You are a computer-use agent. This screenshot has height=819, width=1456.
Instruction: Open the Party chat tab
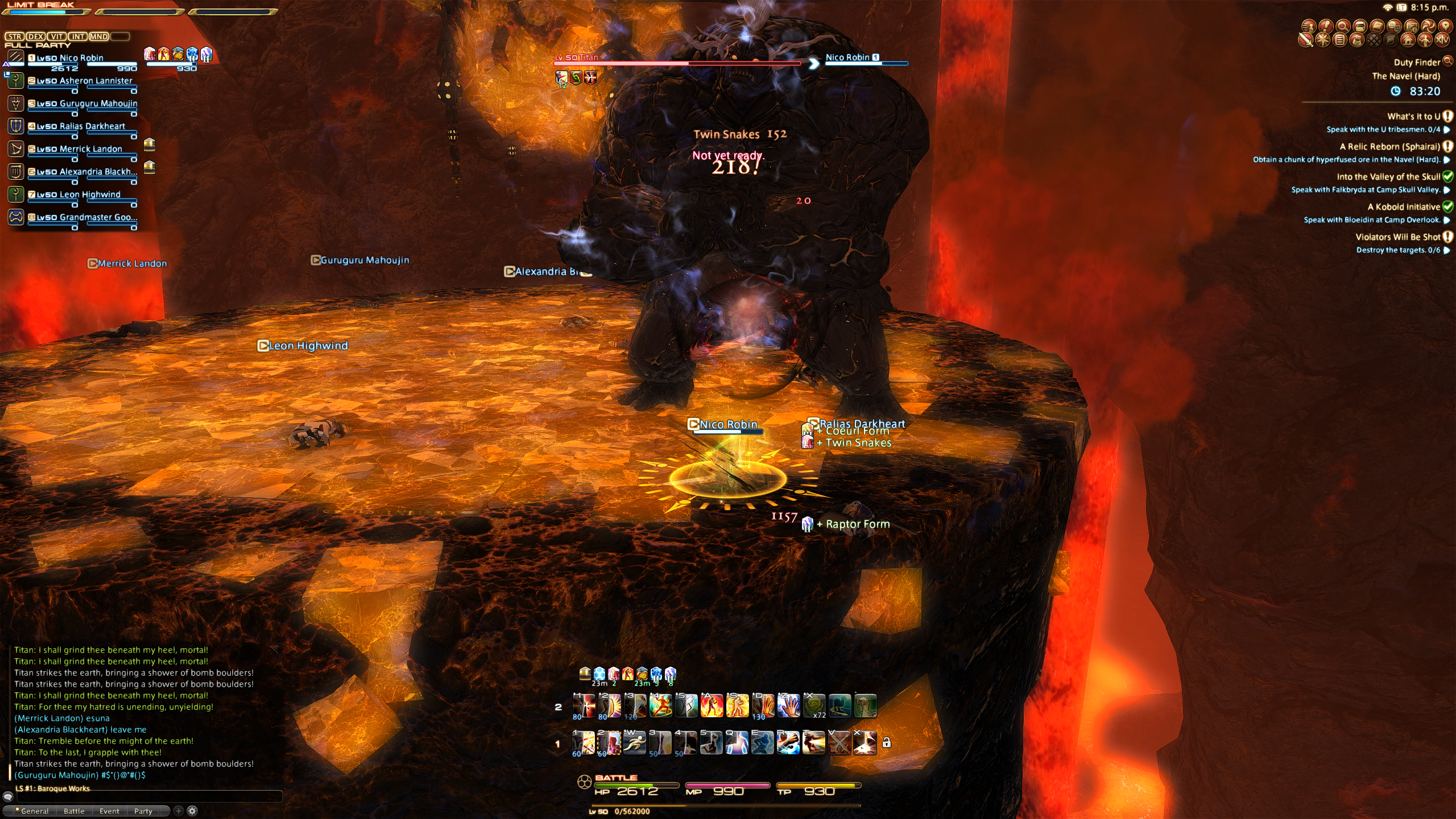(143, 811)
